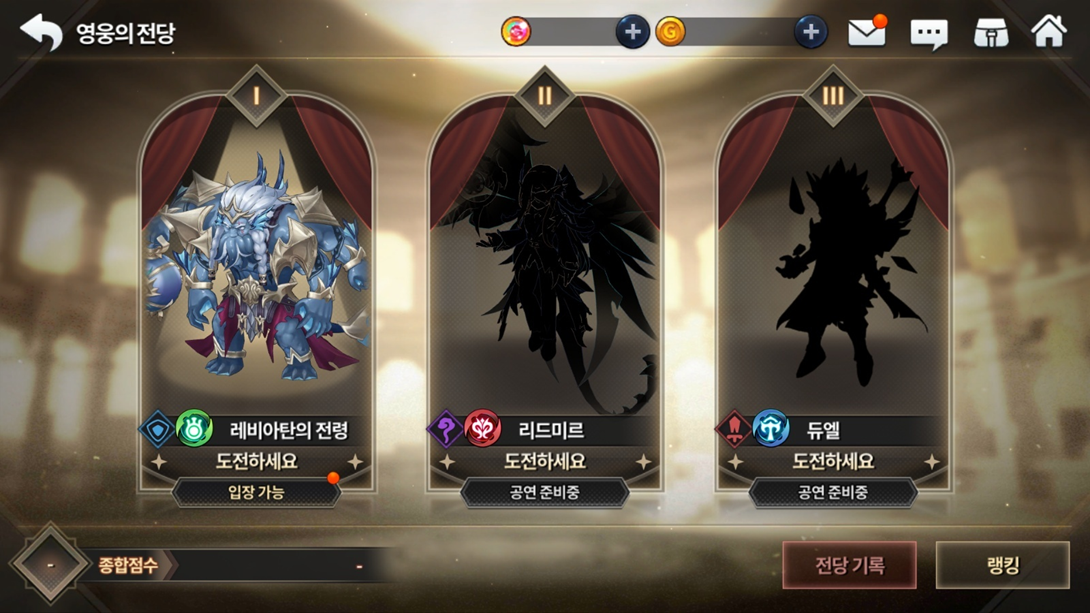Image resolution: width=1090 pixels, height=613 pixels.
Task: Go back using the return arrow
Action: [x=41, y=32]
